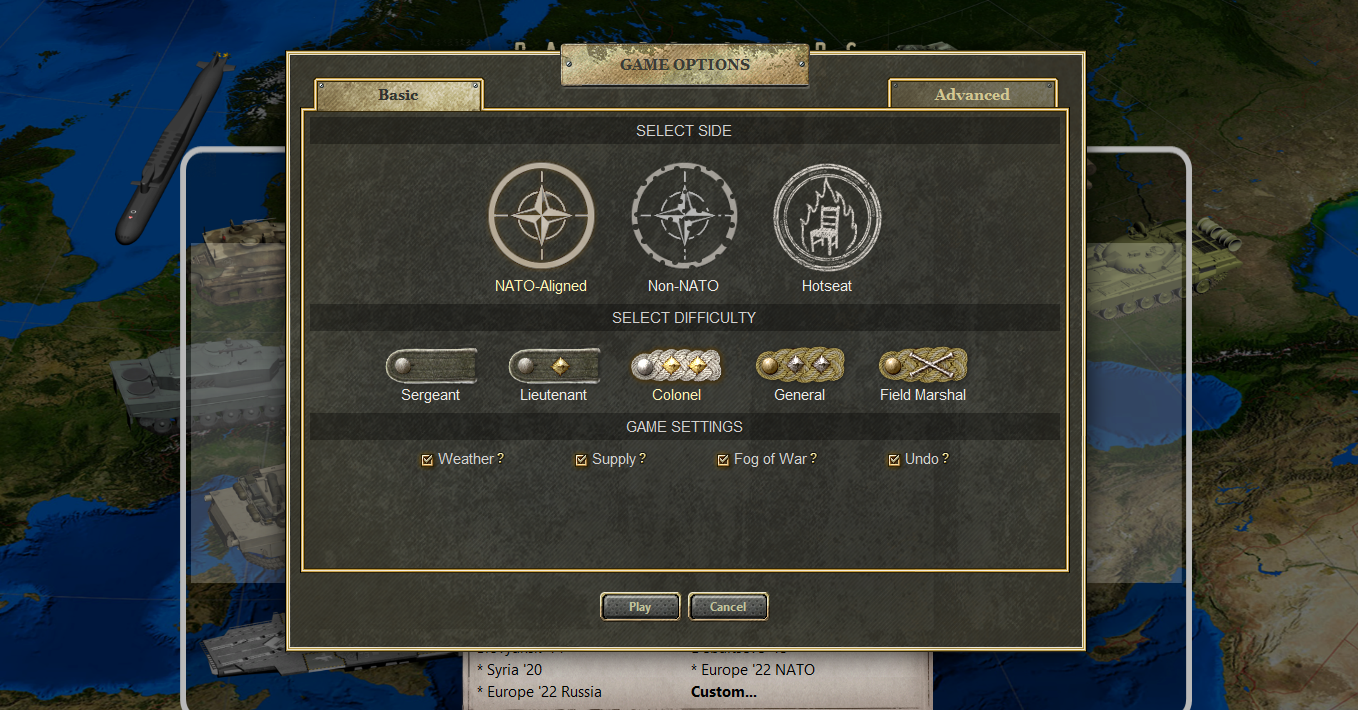The height and width of the screenshot is (710, 1358).
Task: Select the Non-NATO side emblem
Action: point(684,216)
